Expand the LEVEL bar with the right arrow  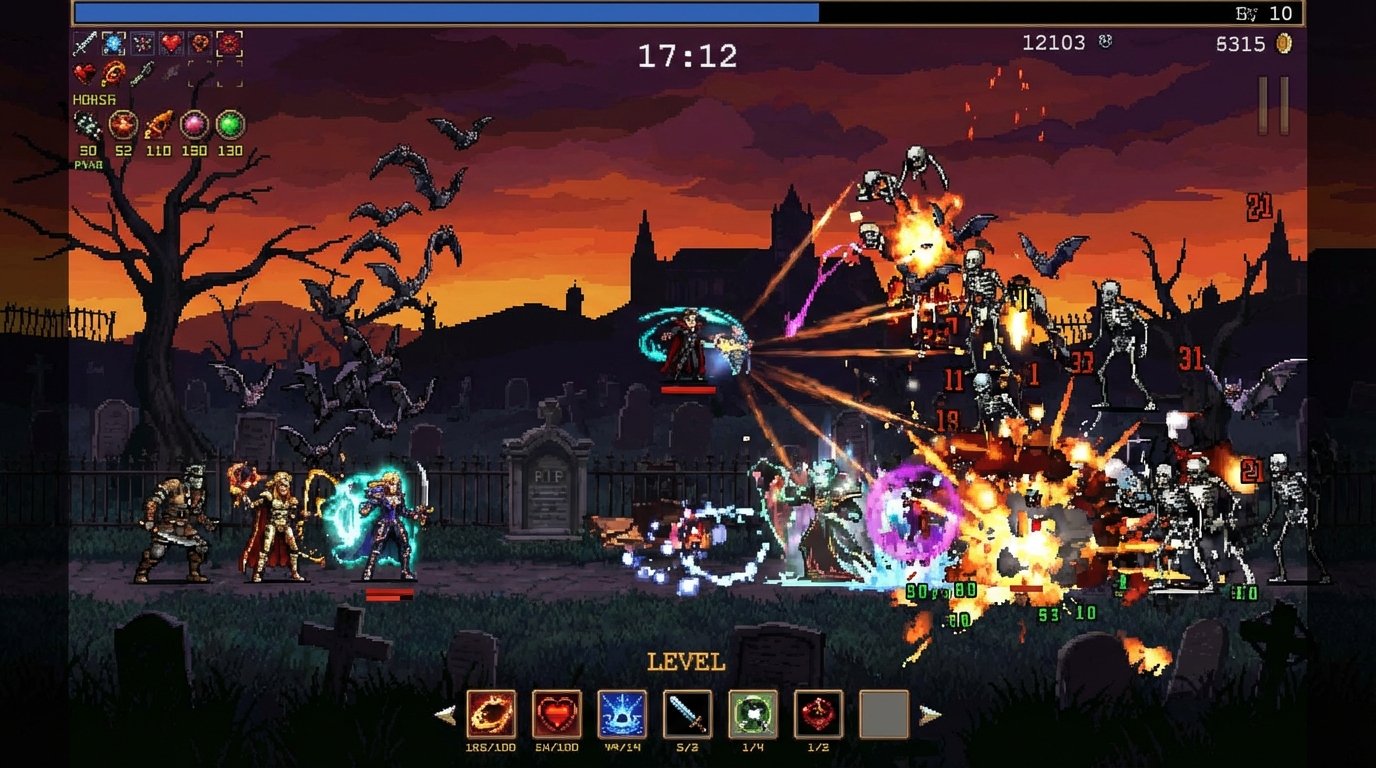coord(929,713)
